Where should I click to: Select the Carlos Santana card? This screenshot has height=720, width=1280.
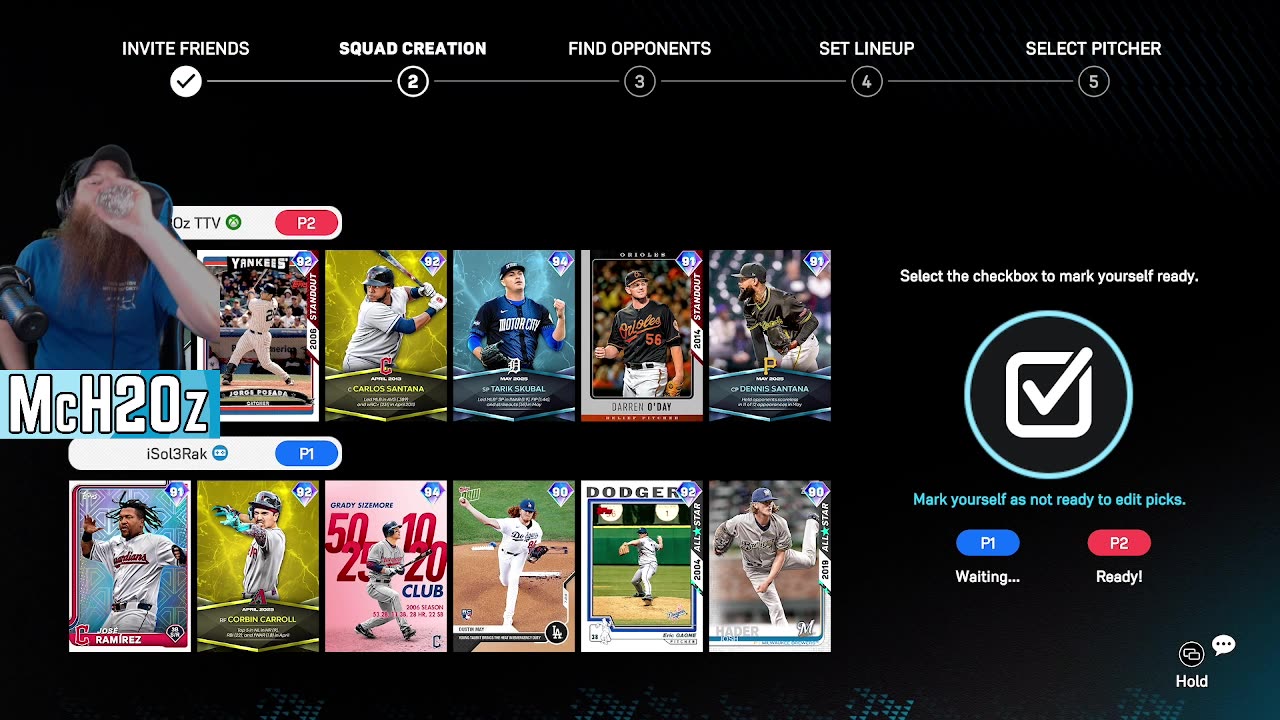(x=386, y=335)
